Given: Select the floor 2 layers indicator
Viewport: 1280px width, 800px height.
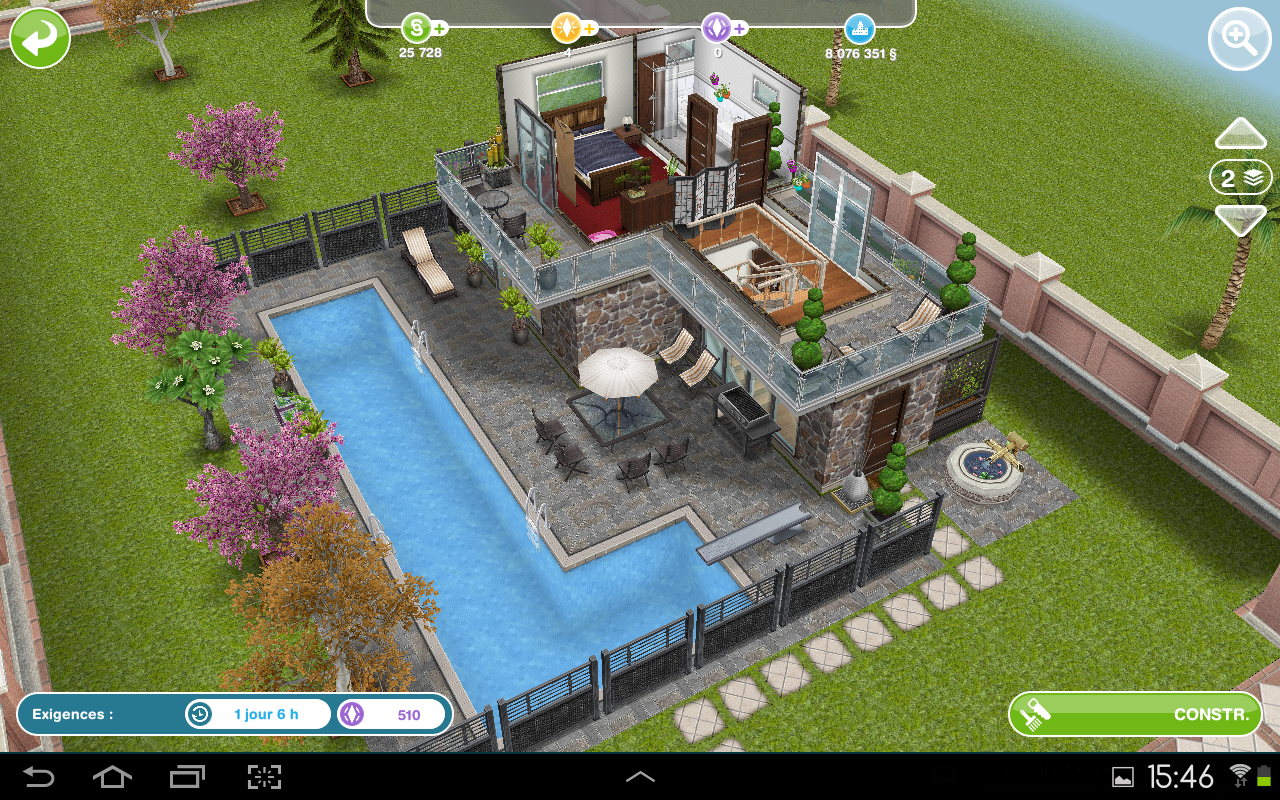Looking at the screenshot, I should click(x=1240, y=178).
